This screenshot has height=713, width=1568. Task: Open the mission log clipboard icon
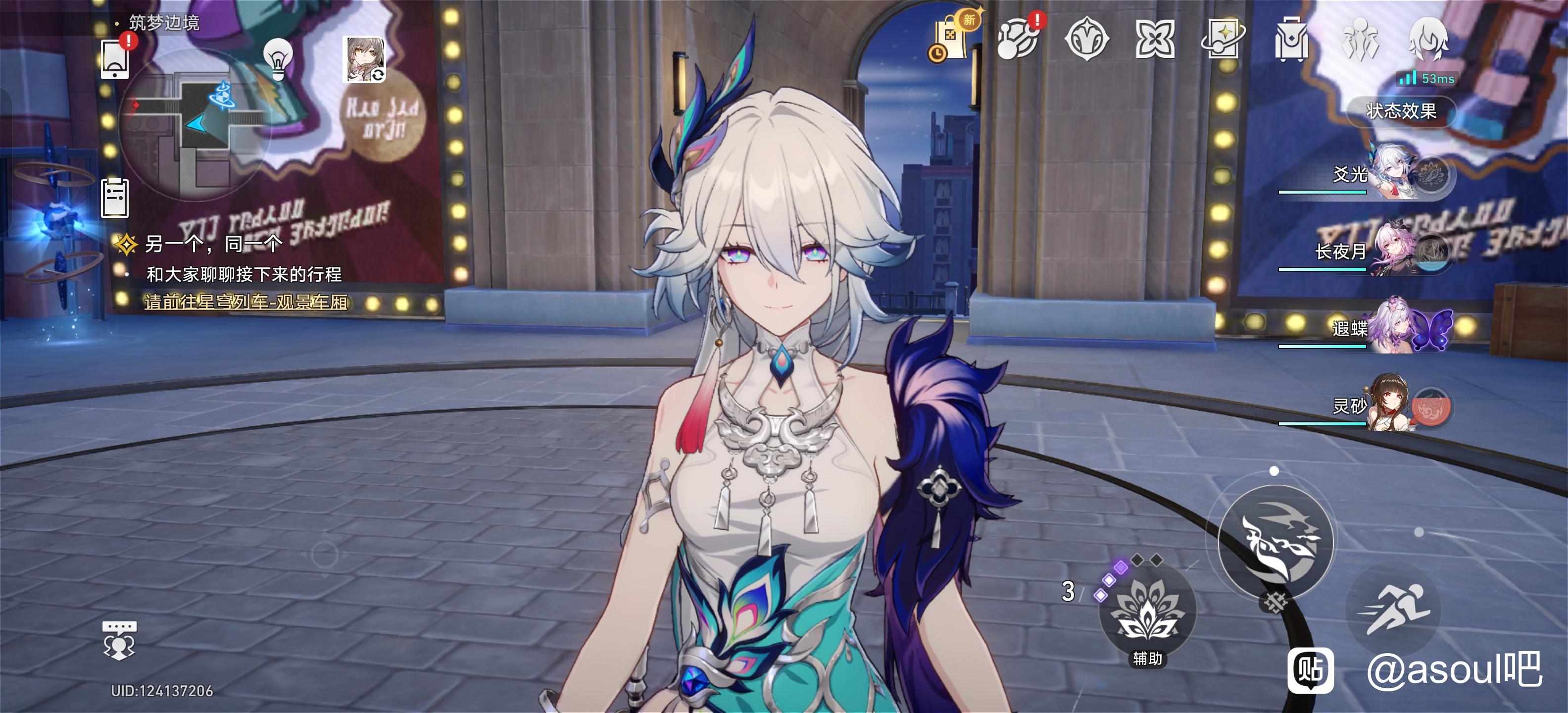[114, 198]
